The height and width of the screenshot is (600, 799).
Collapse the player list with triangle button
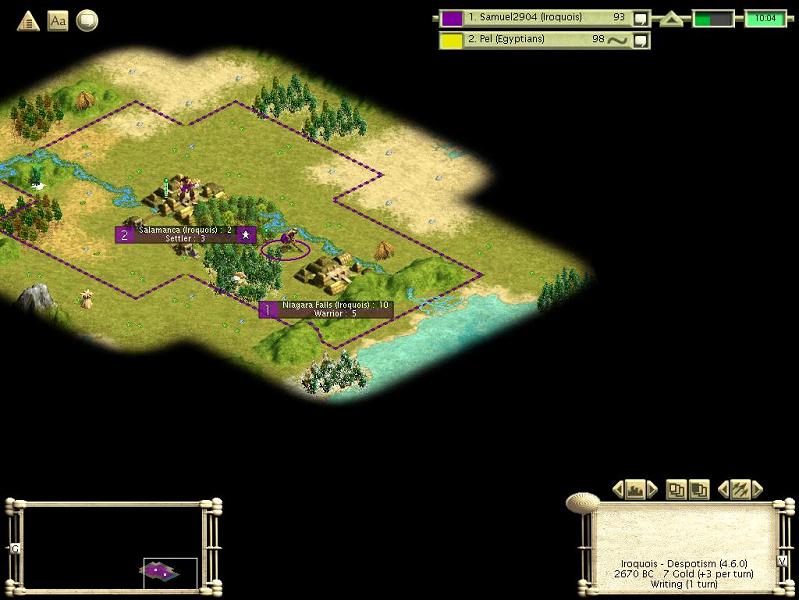[671, 18]
